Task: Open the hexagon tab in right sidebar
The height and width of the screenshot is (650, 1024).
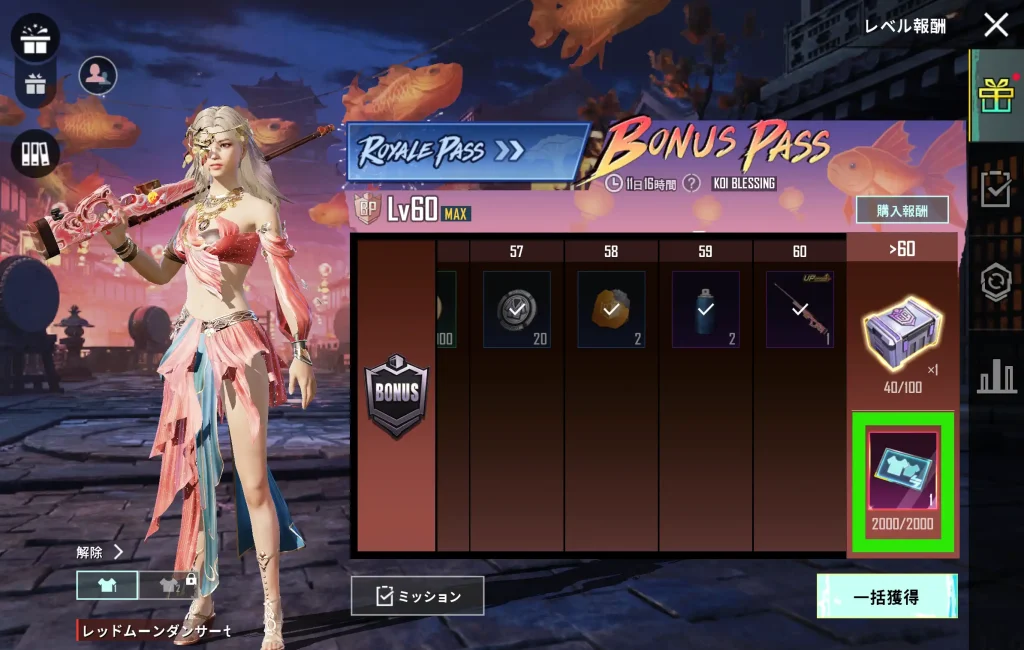Action: point(996,284)
